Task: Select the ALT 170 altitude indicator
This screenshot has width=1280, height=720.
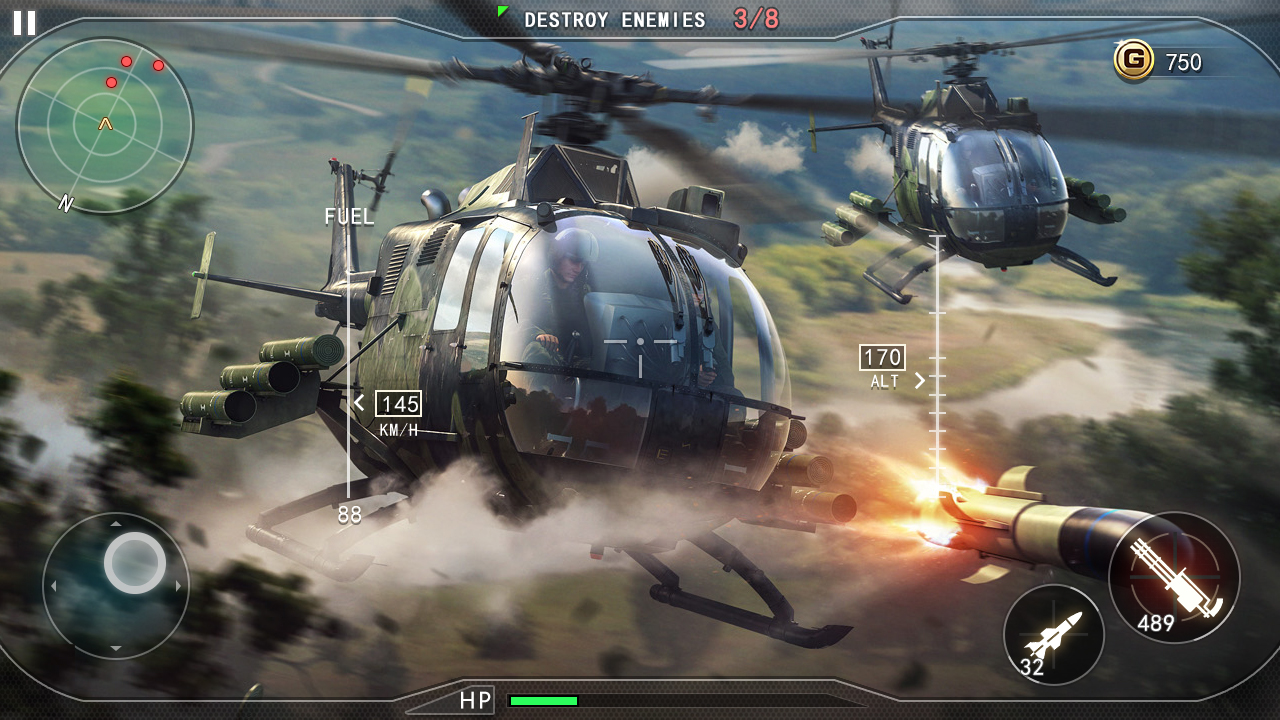Action: [x=881, y=360]
